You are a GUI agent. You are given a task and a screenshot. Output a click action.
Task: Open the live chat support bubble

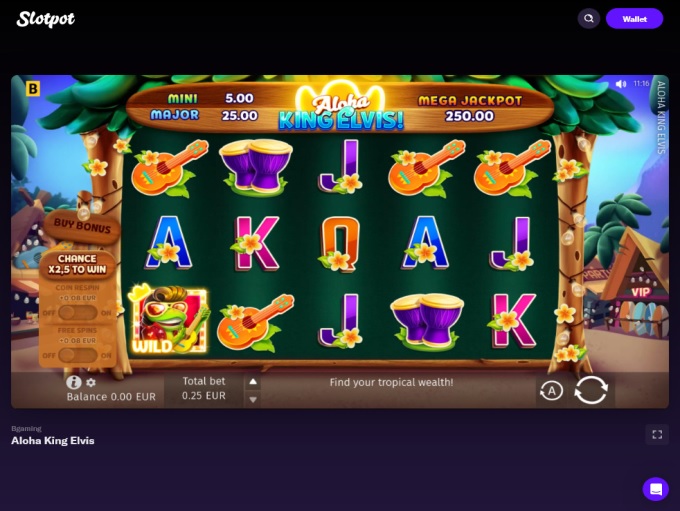(656, 489)
